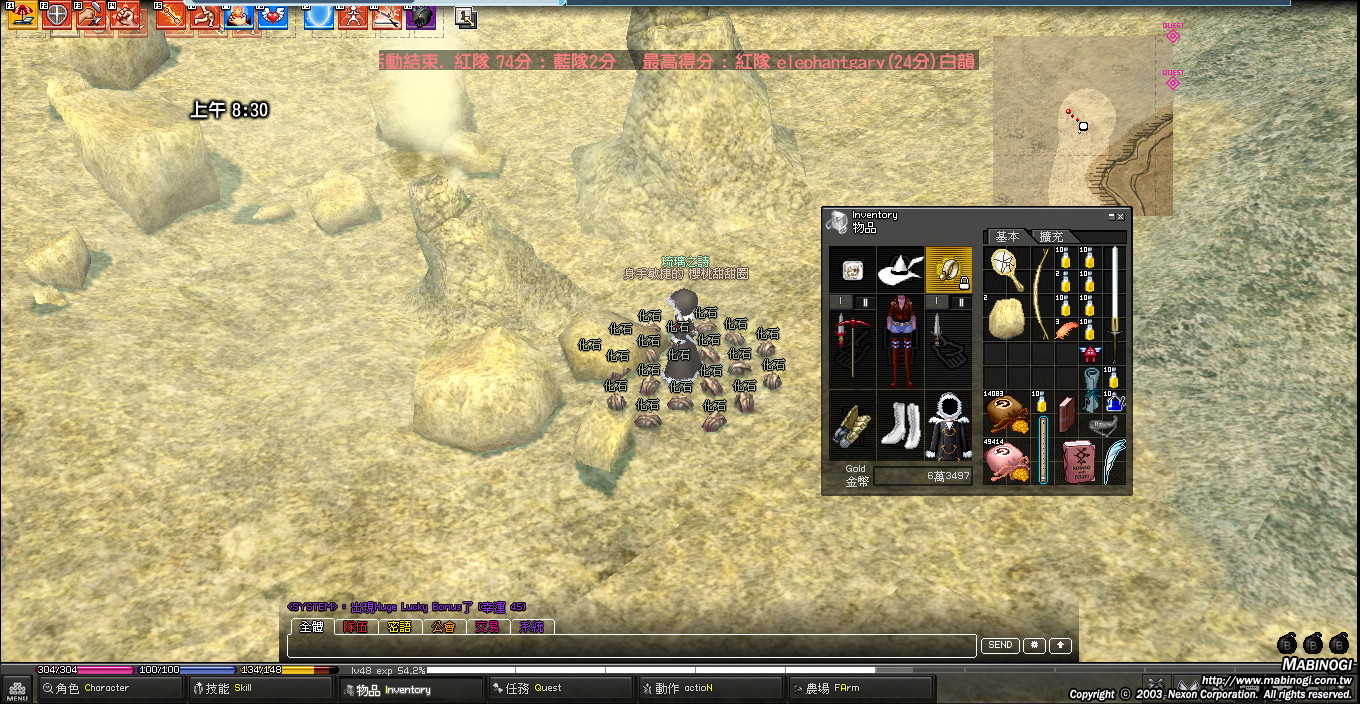Pick the wool bundle in inventory

[1006, 319]
